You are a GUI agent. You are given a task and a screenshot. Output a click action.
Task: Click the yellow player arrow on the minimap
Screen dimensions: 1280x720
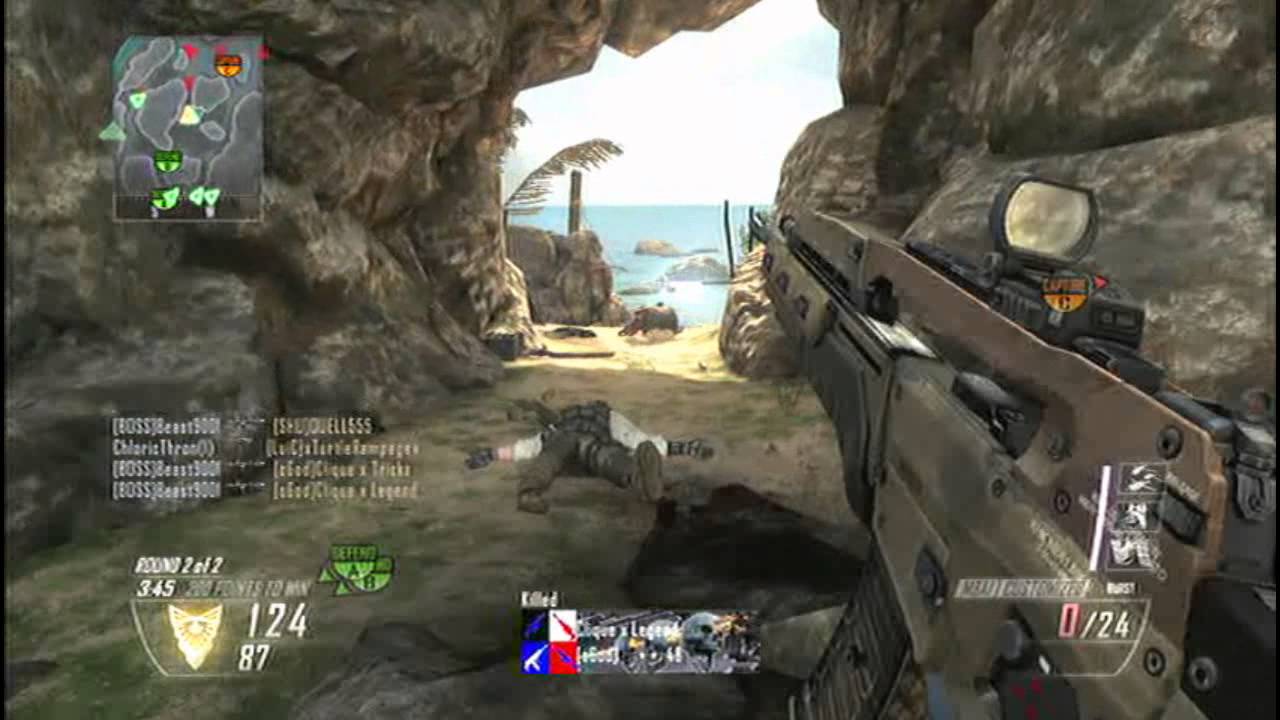(189, 115)
